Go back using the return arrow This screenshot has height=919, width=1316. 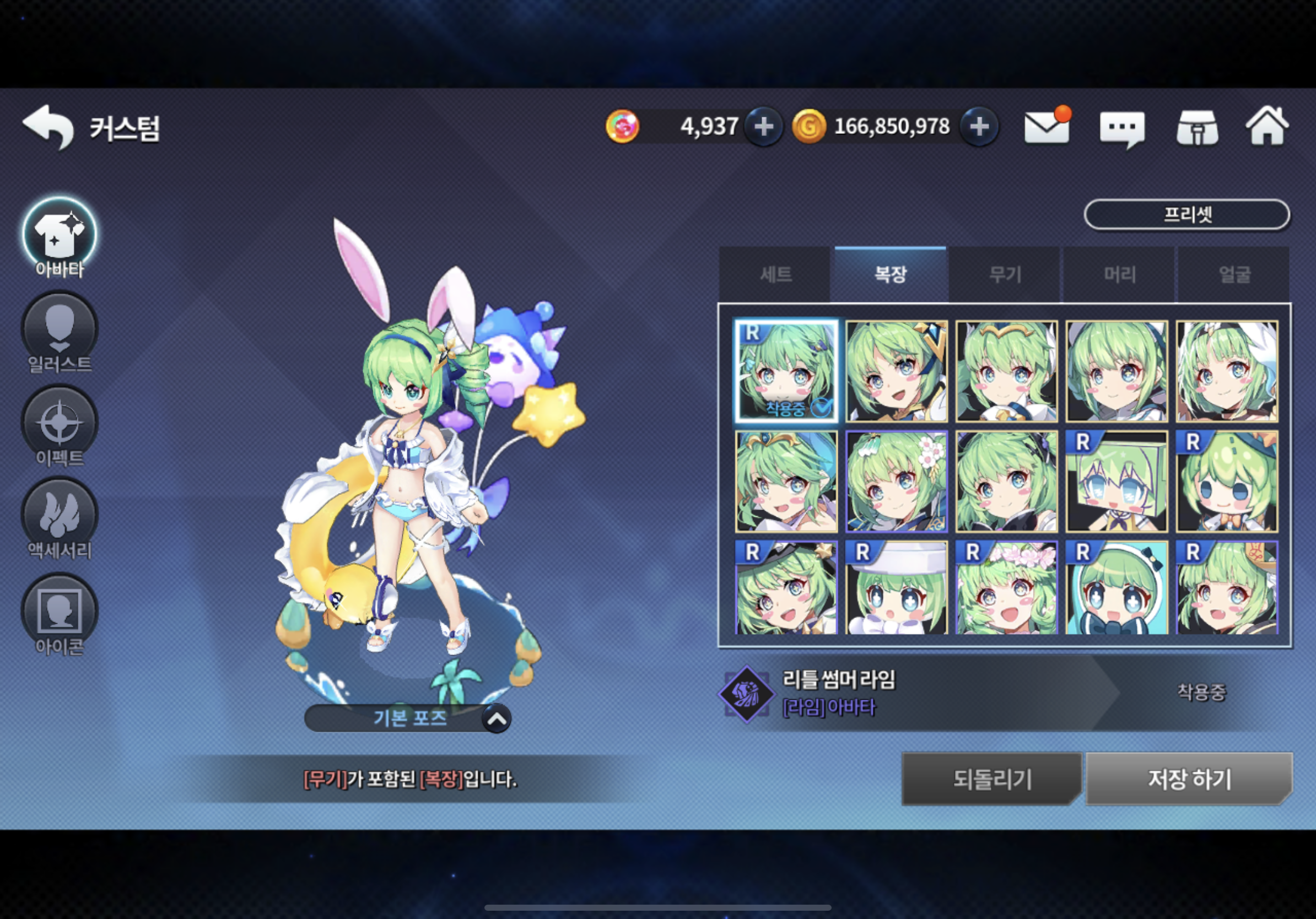coord(48,127)
